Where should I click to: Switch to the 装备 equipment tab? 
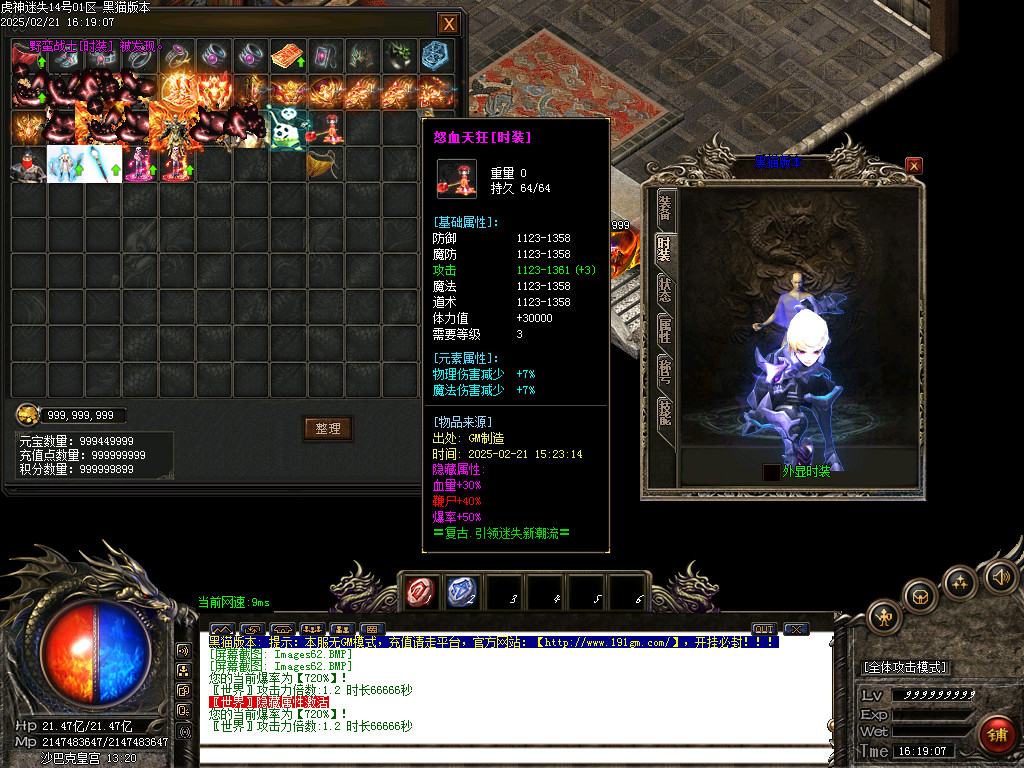coord(664,208)
